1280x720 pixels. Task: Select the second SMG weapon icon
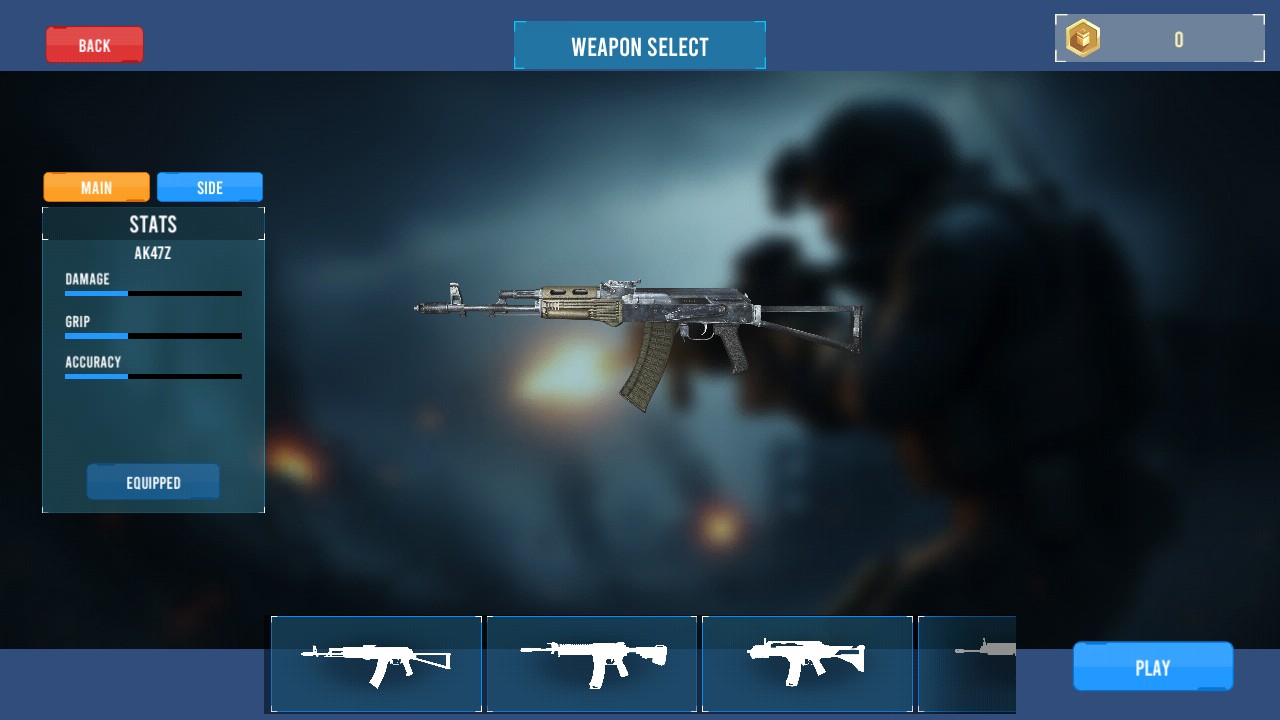592,664
